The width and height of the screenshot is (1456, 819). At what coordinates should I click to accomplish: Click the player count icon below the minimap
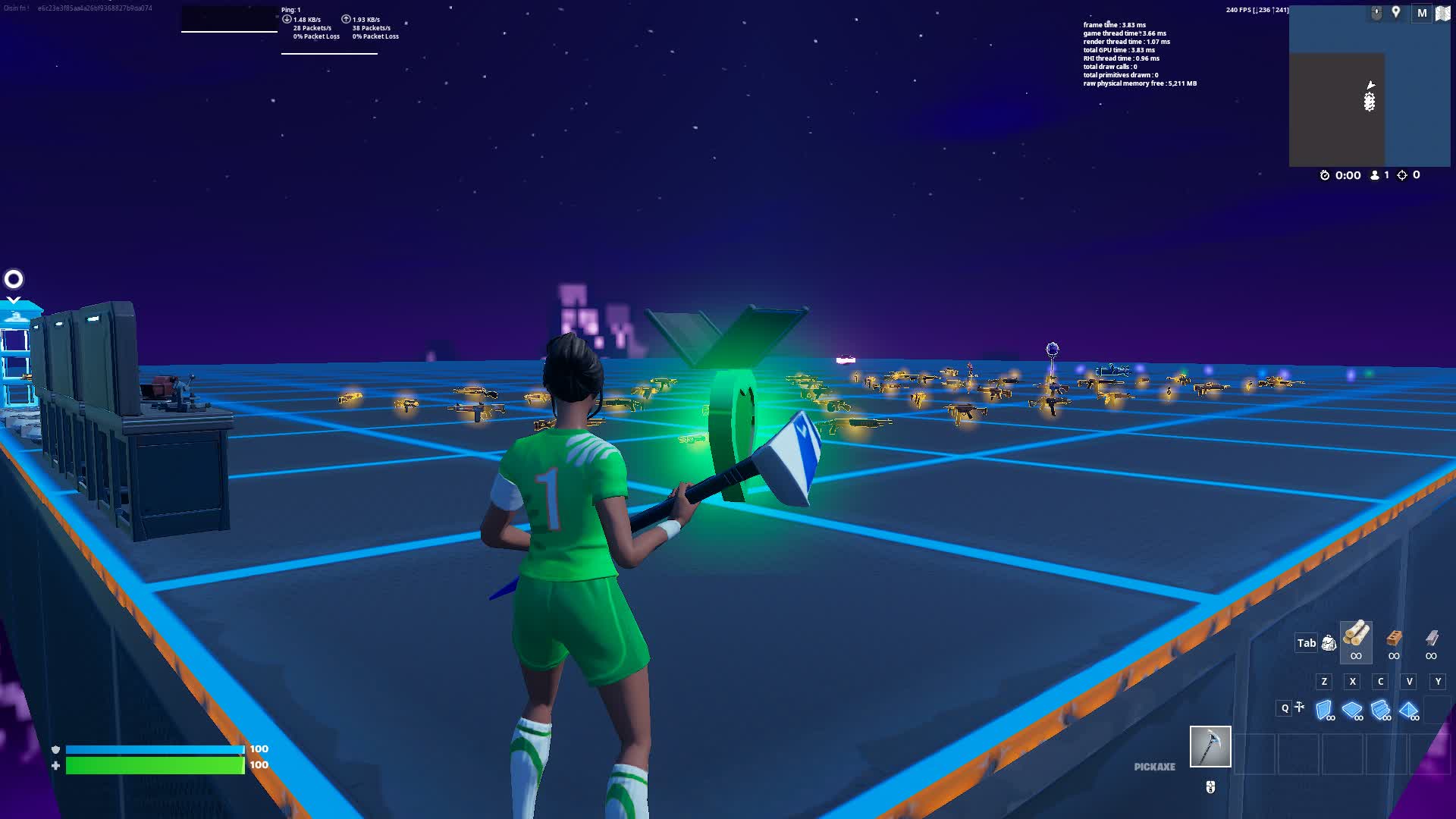(1374, 174)
